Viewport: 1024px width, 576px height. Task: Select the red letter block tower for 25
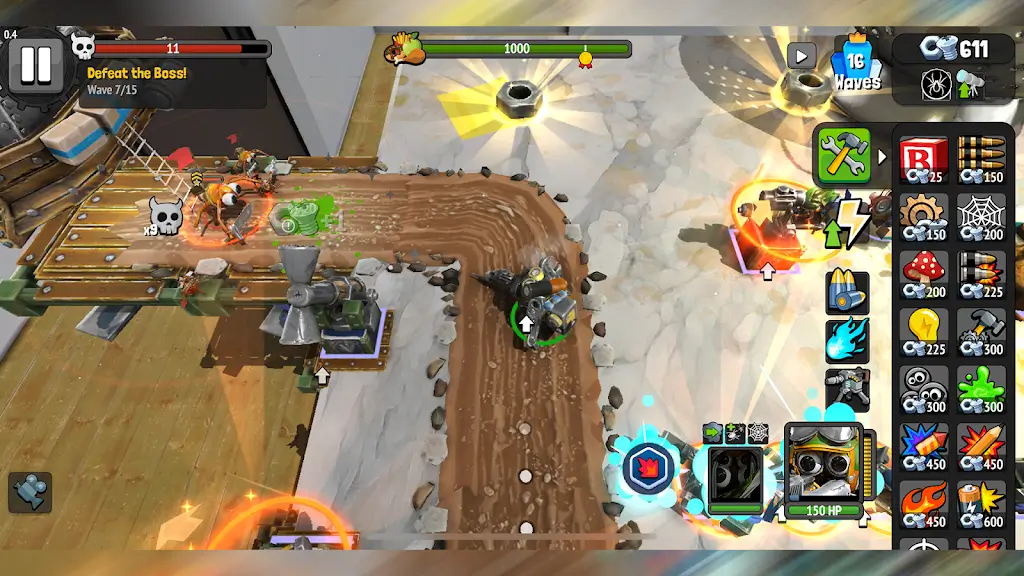(923, 160)
